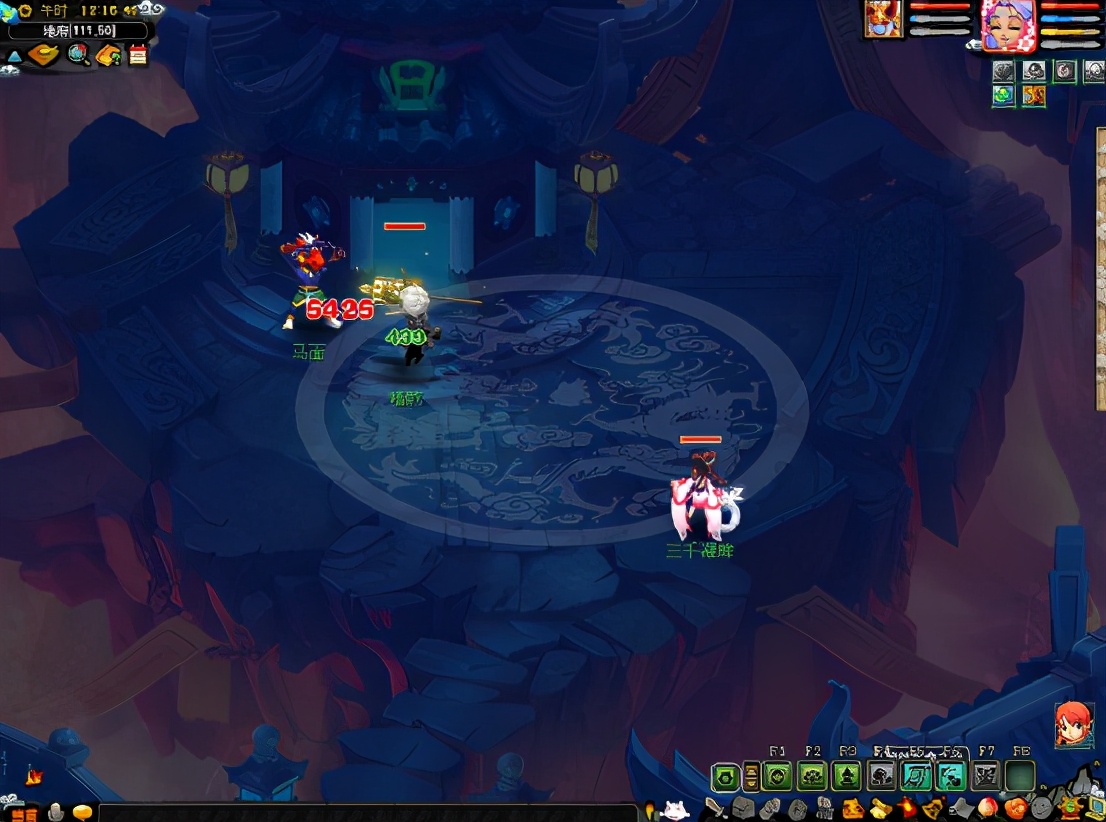Click the green swirl buff icon
This screenshot has height=822, width=1106.
tap(1004, 95)
